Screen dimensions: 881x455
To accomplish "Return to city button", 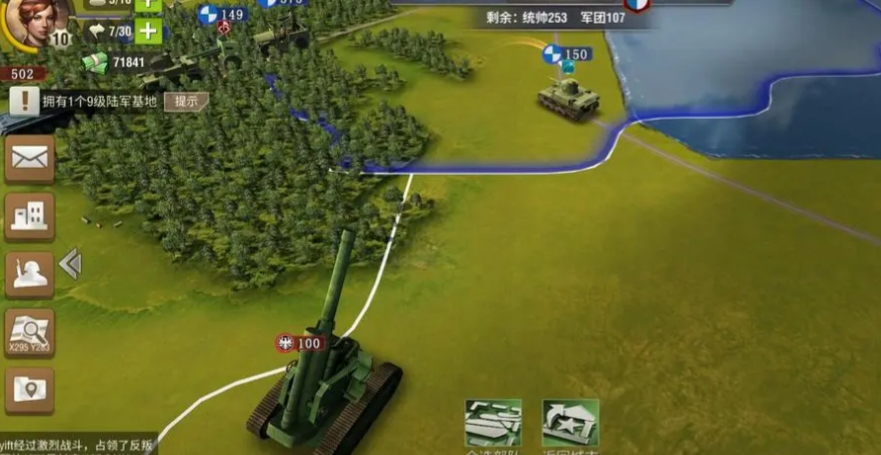I will (x=570, y=424).
